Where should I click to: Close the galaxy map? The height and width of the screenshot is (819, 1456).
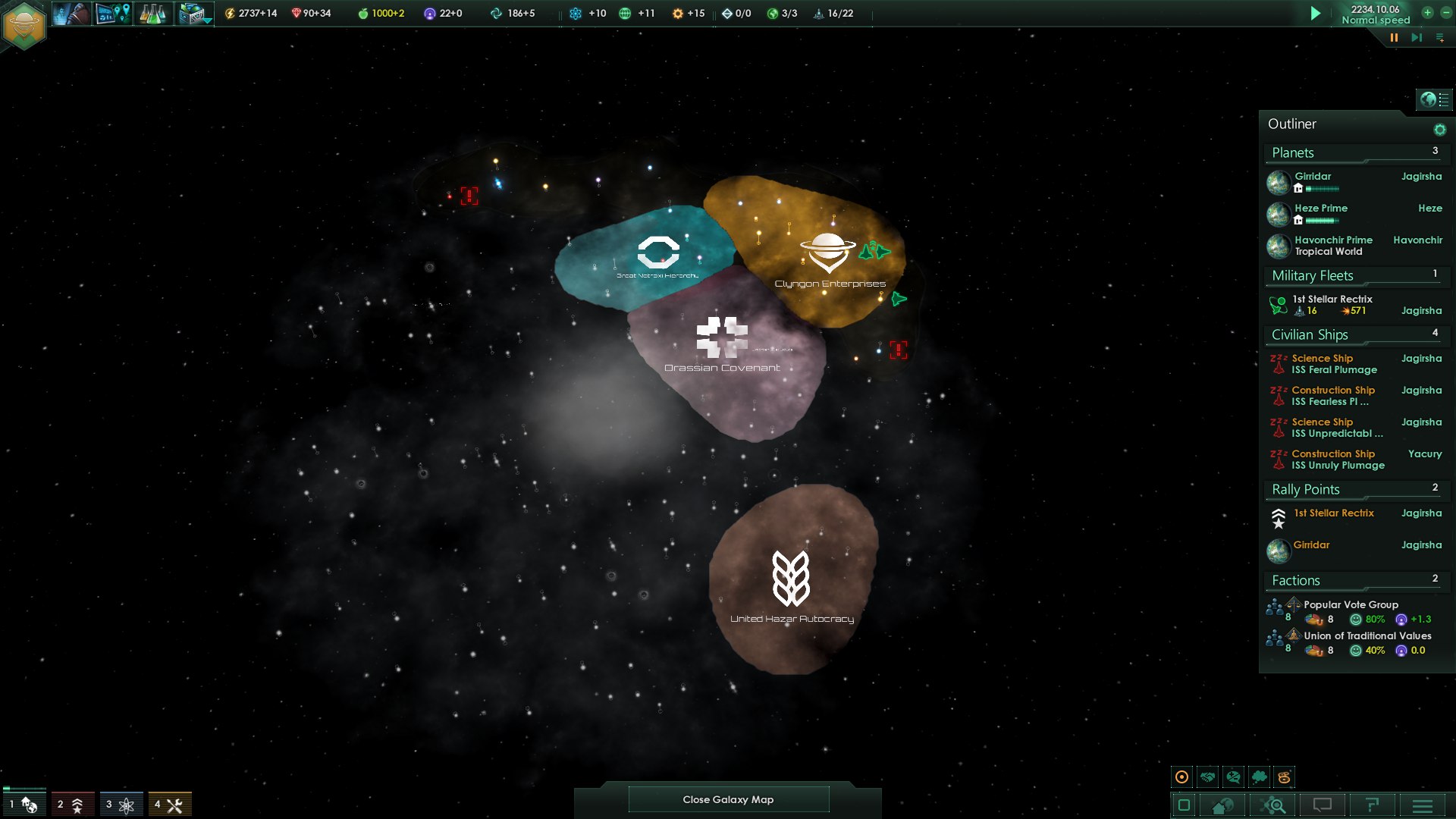[728, 799]
